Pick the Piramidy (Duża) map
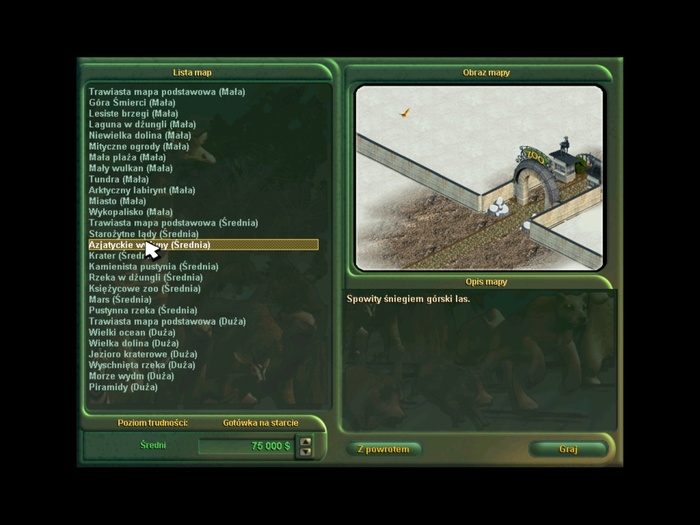Screen dimensions: 700x525 pyautogui.click(x=123, y=387)
